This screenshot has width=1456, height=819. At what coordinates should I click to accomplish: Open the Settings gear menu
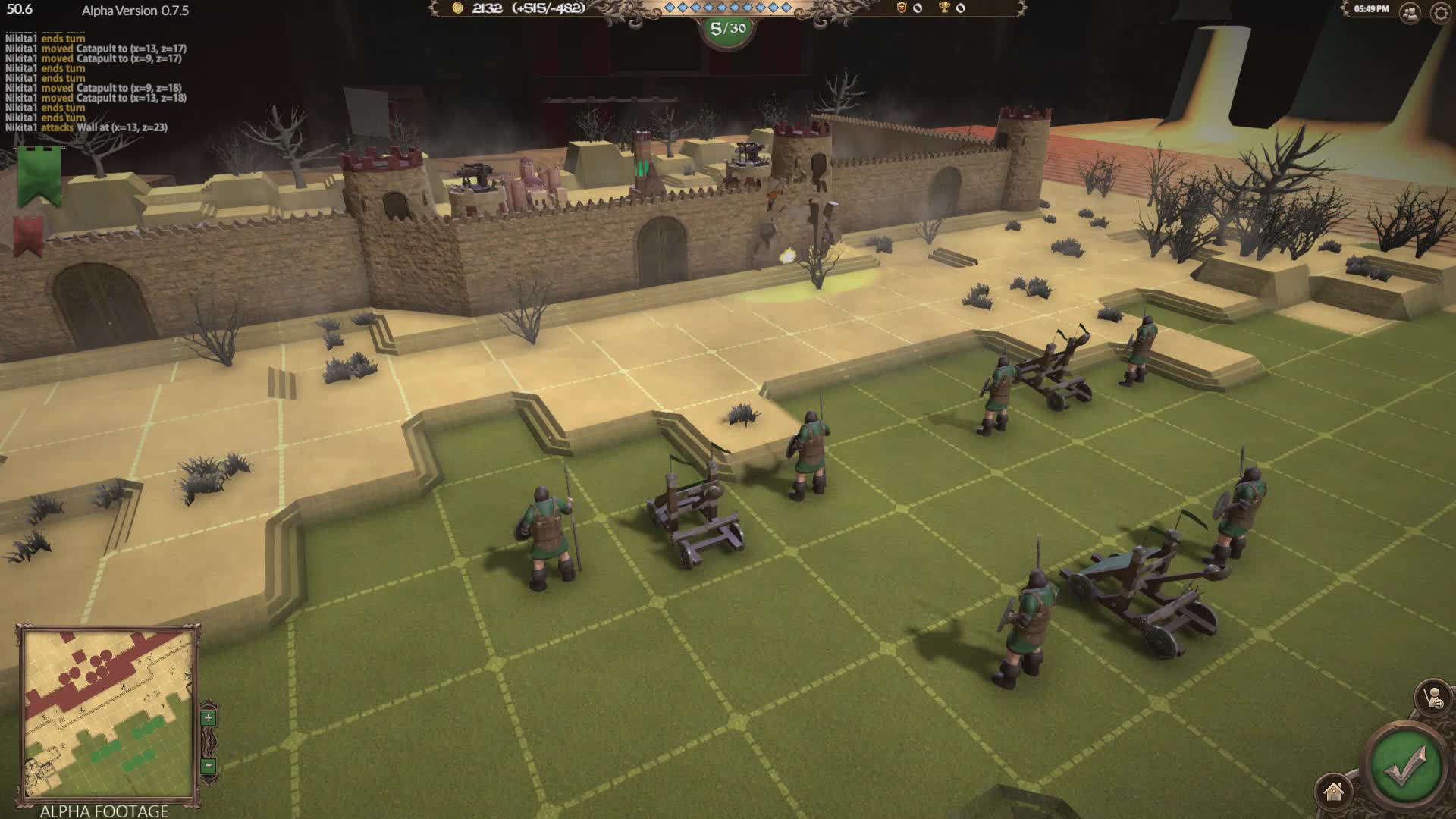point(1439,12)
